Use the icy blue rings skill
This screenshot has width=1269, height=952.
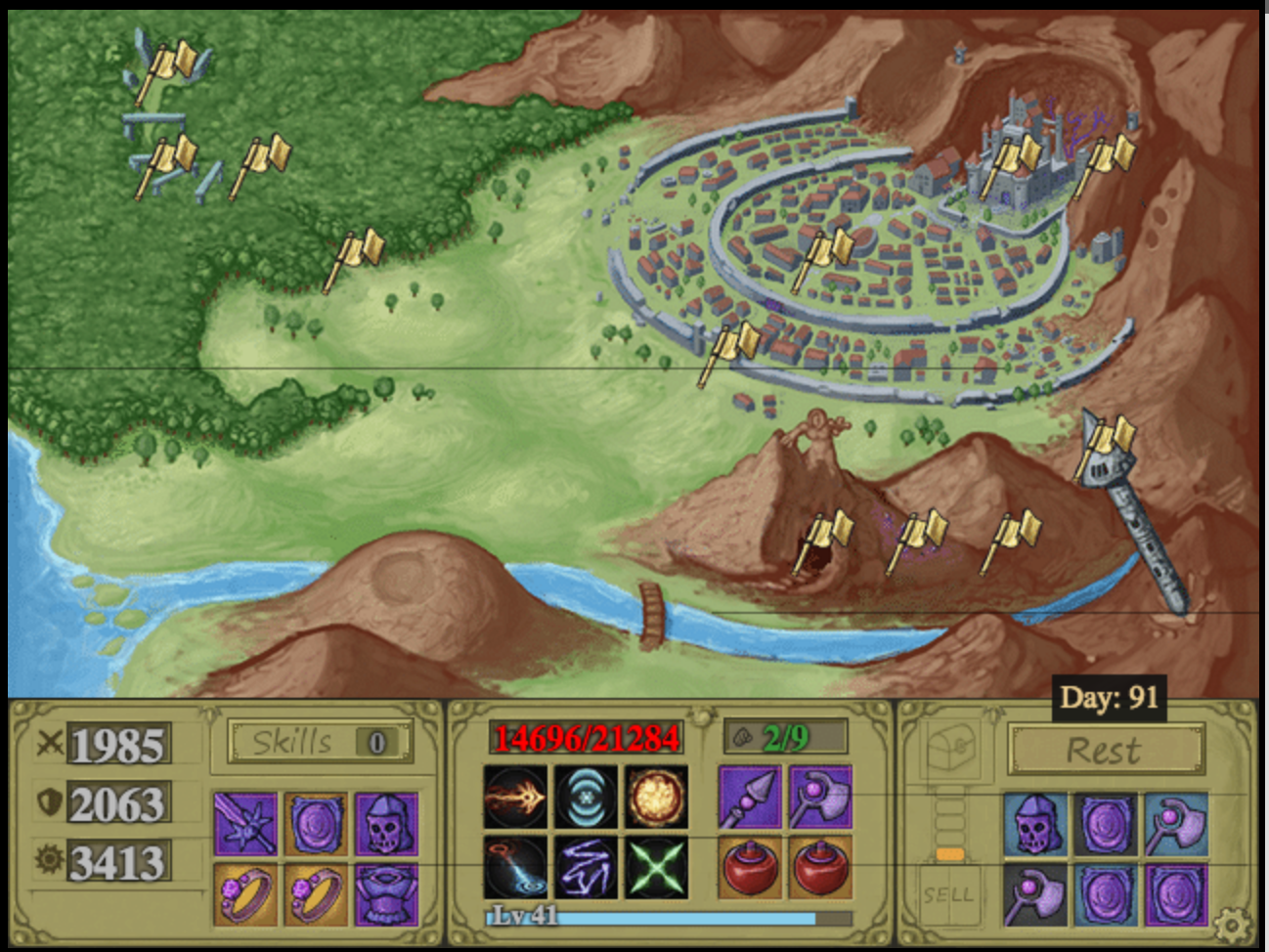point(586,798)
